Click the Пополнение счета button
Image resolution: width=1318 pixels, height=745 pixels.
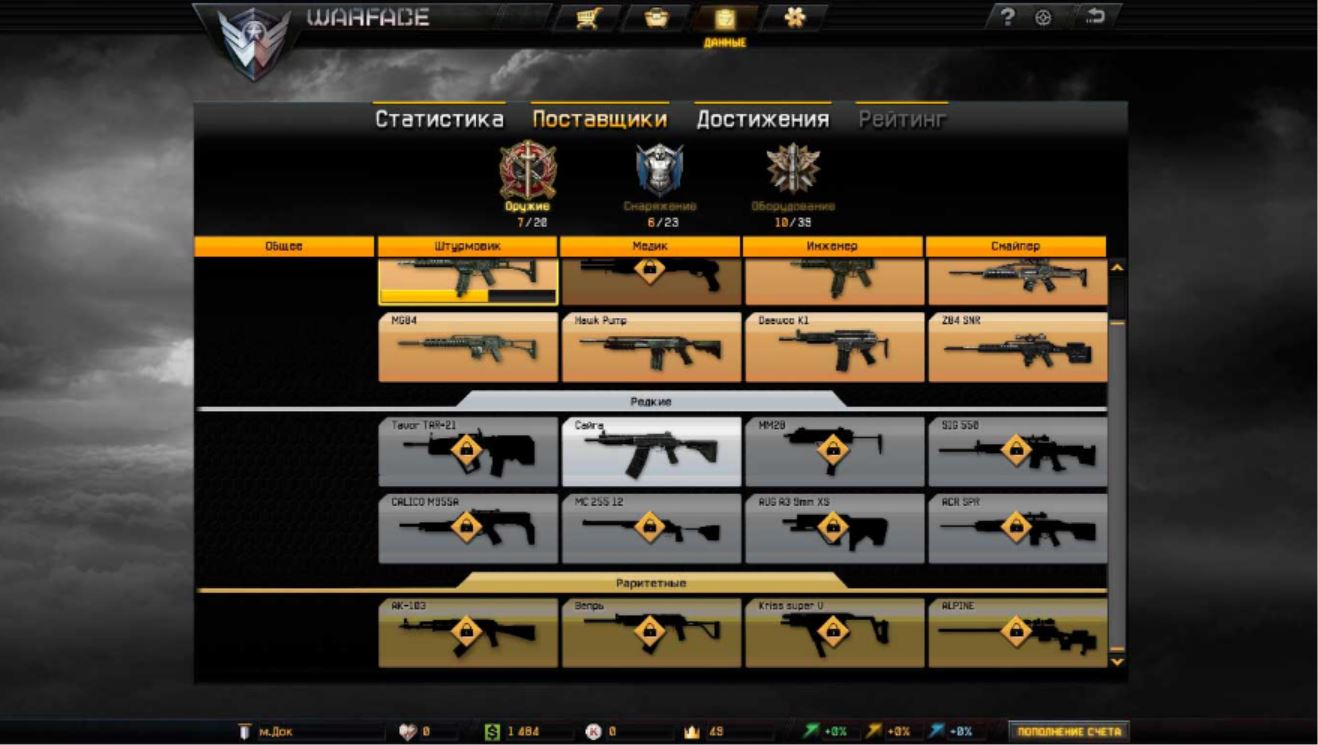tap(1069, 732)
